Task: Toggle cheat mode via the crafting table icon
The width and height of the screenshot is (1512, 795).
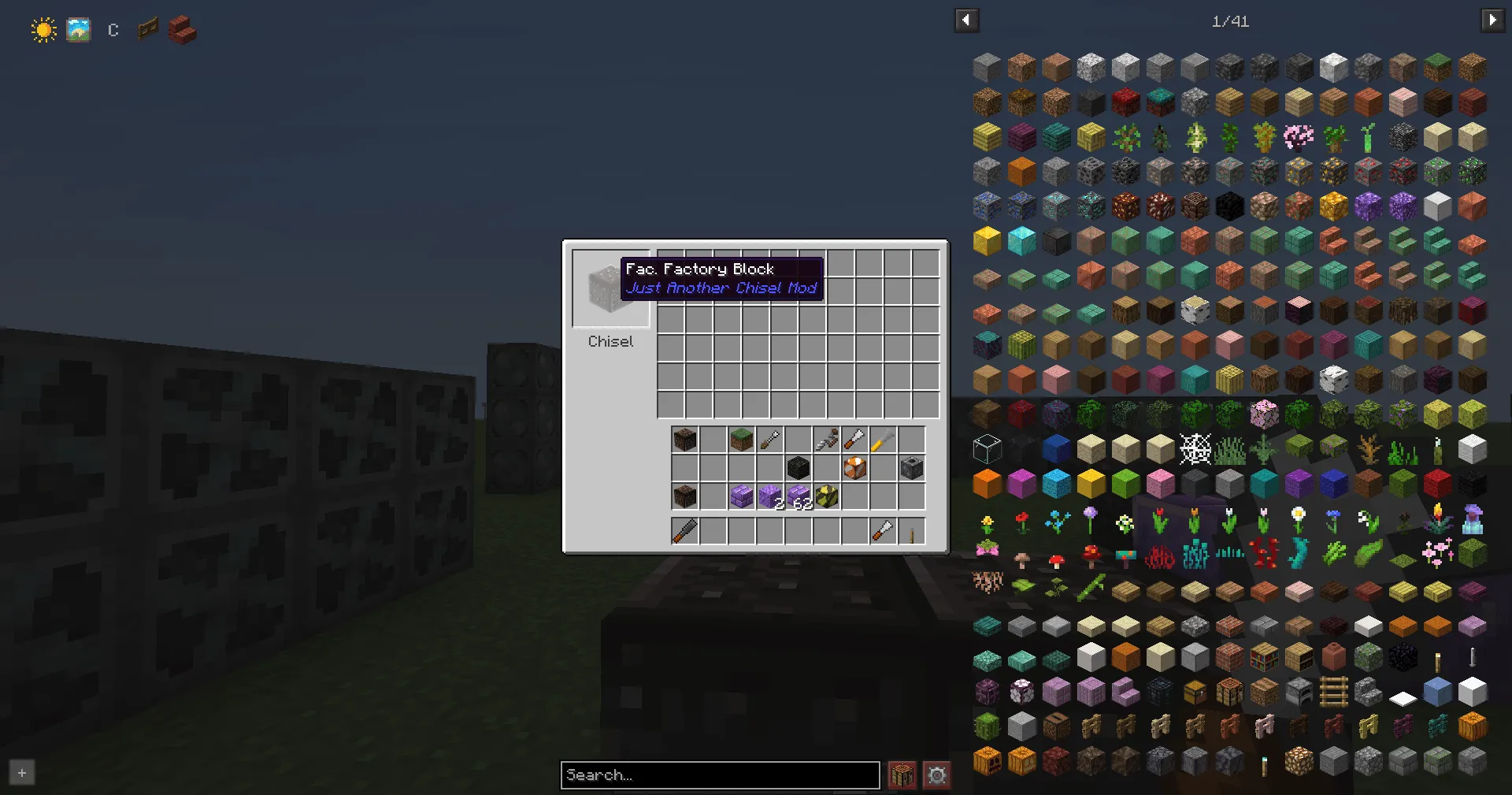Action: pyautogui.click(x=902, y=775)
